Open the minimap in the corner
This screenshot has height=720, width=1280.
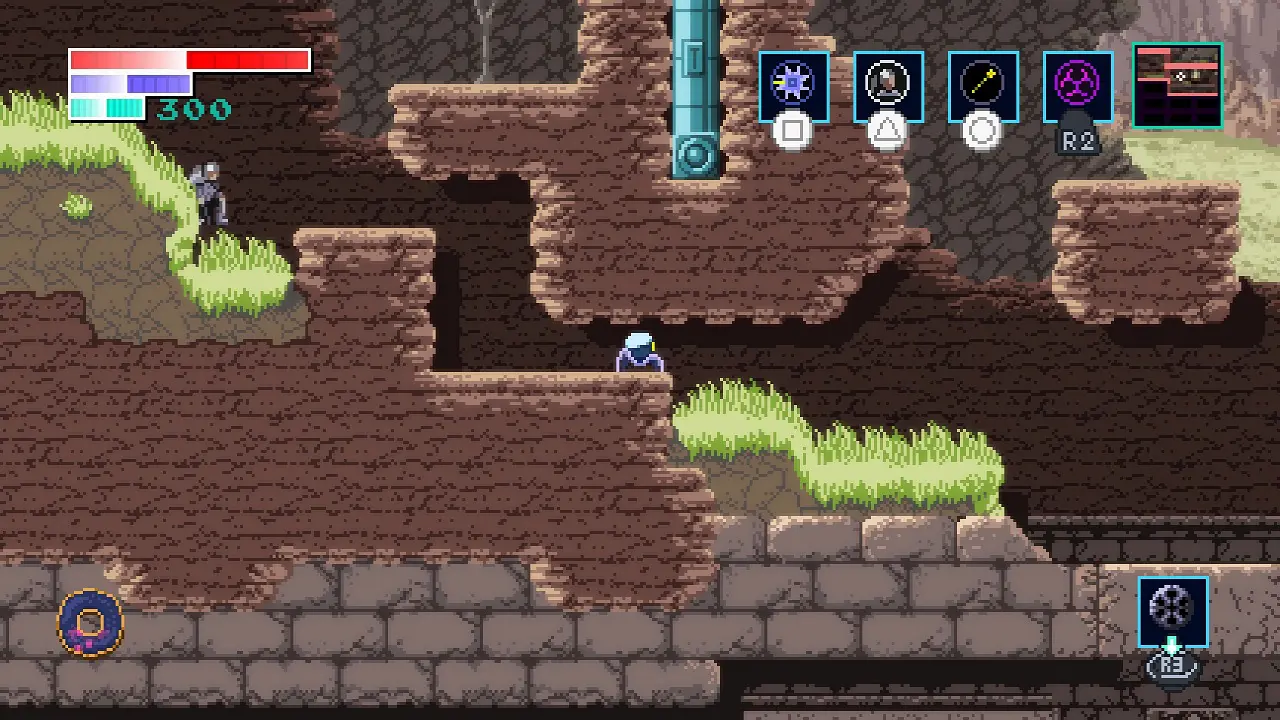click(x=1177, y=86)
